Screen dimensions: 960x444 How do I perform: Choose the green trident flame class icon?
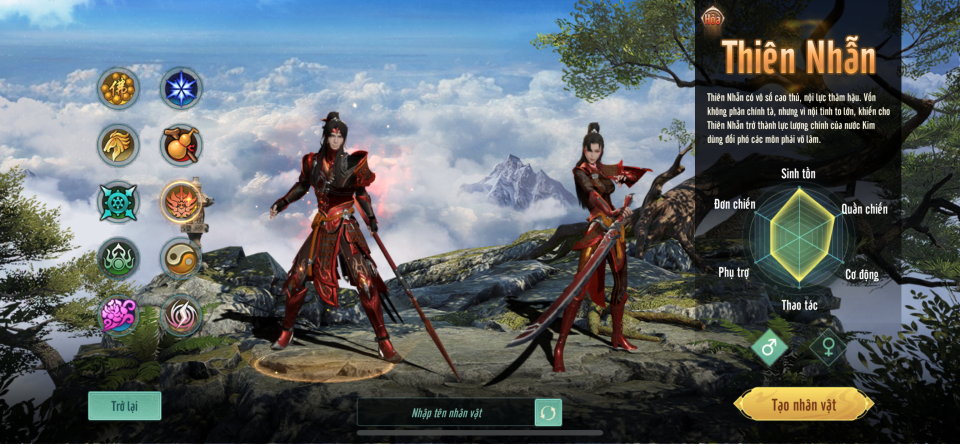pyautogui.click(x=118, y=259)
